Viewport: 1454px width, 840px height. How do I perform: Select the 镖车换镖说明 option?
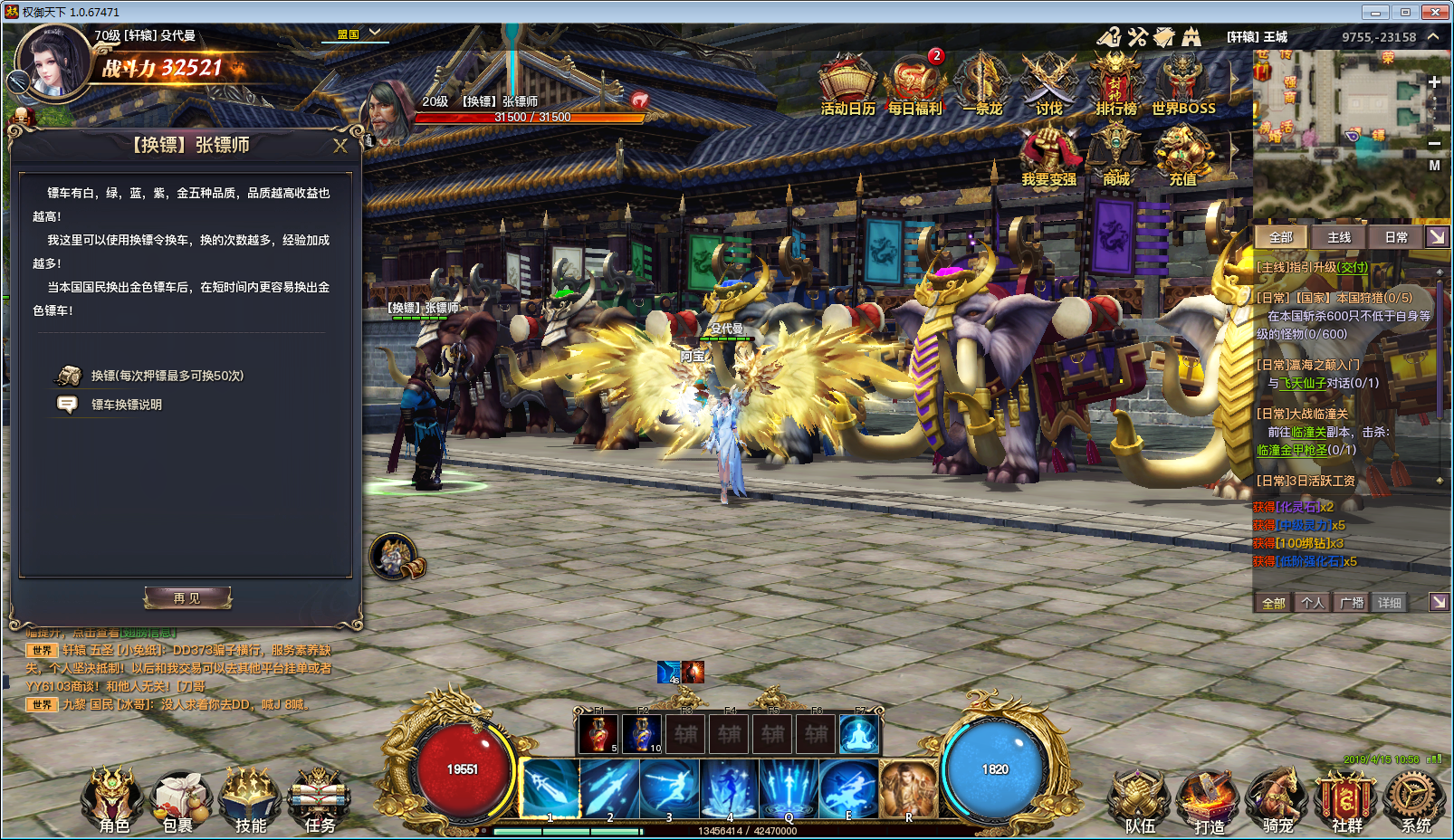point(126,405)
